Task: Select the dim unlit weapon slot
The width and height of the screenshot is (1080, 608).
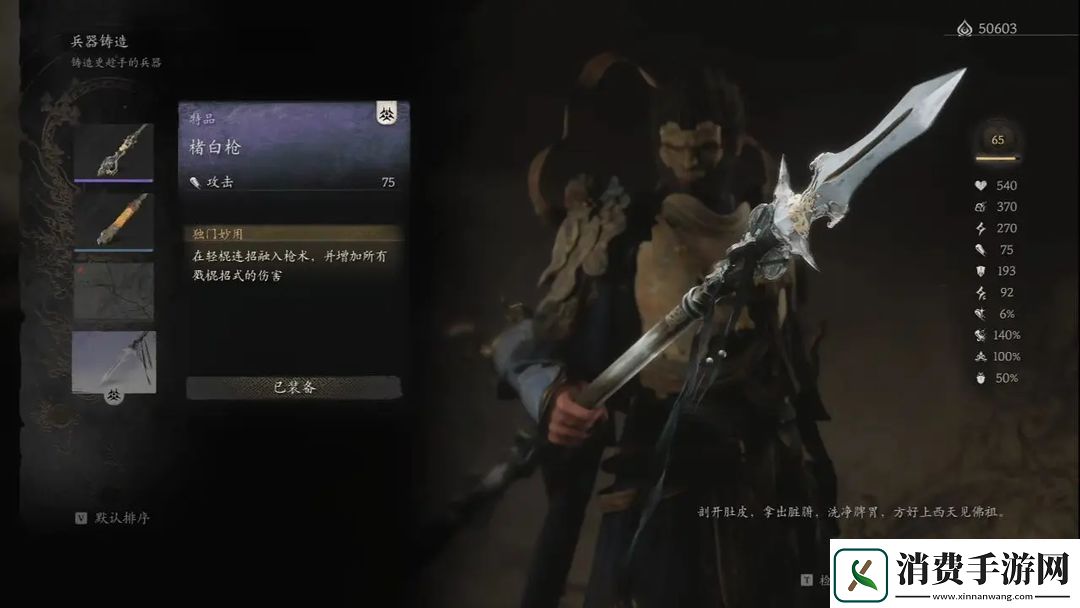Action: tap(113, 290)
